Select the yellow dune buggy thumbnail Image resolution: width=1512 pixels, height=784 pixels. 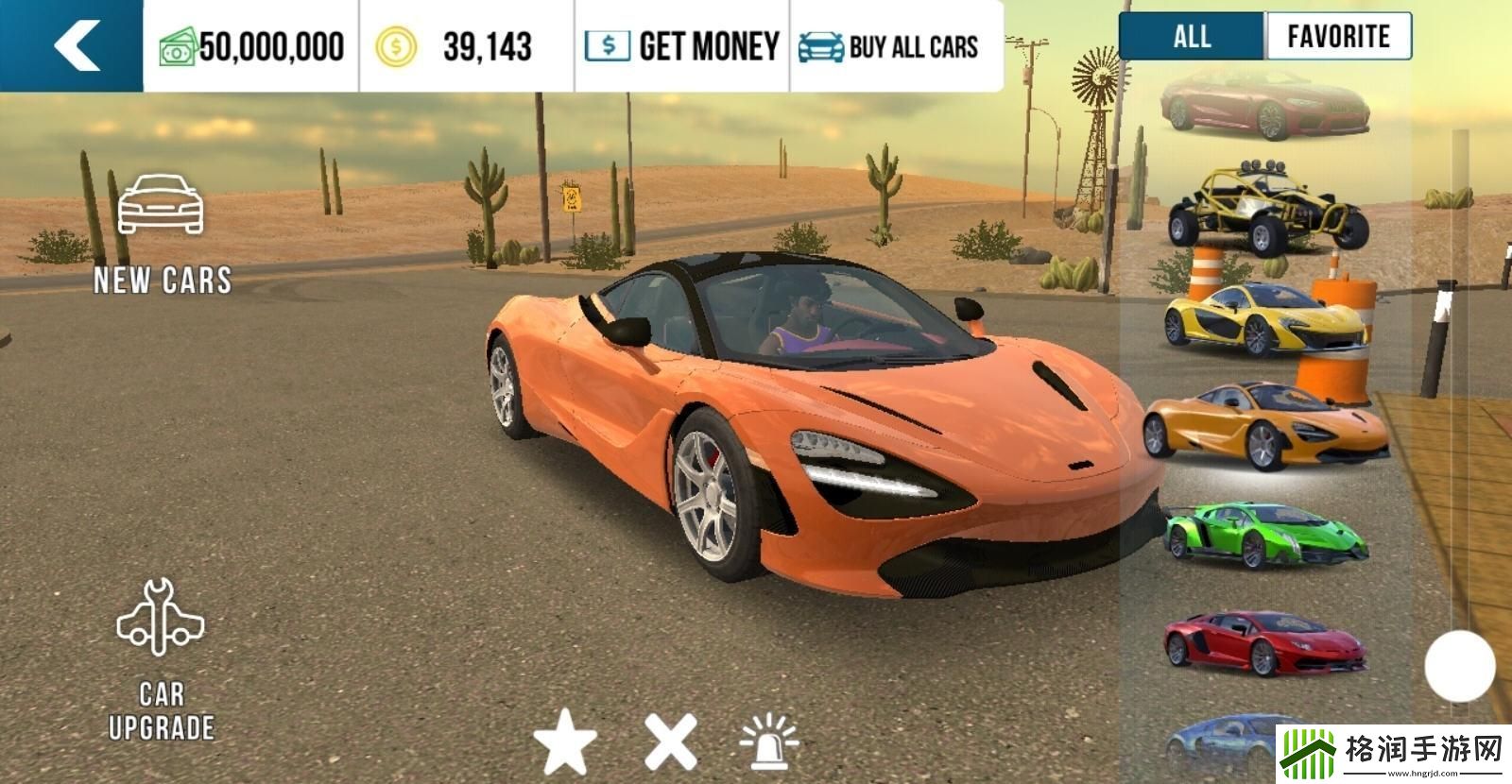coord(1267,211)
